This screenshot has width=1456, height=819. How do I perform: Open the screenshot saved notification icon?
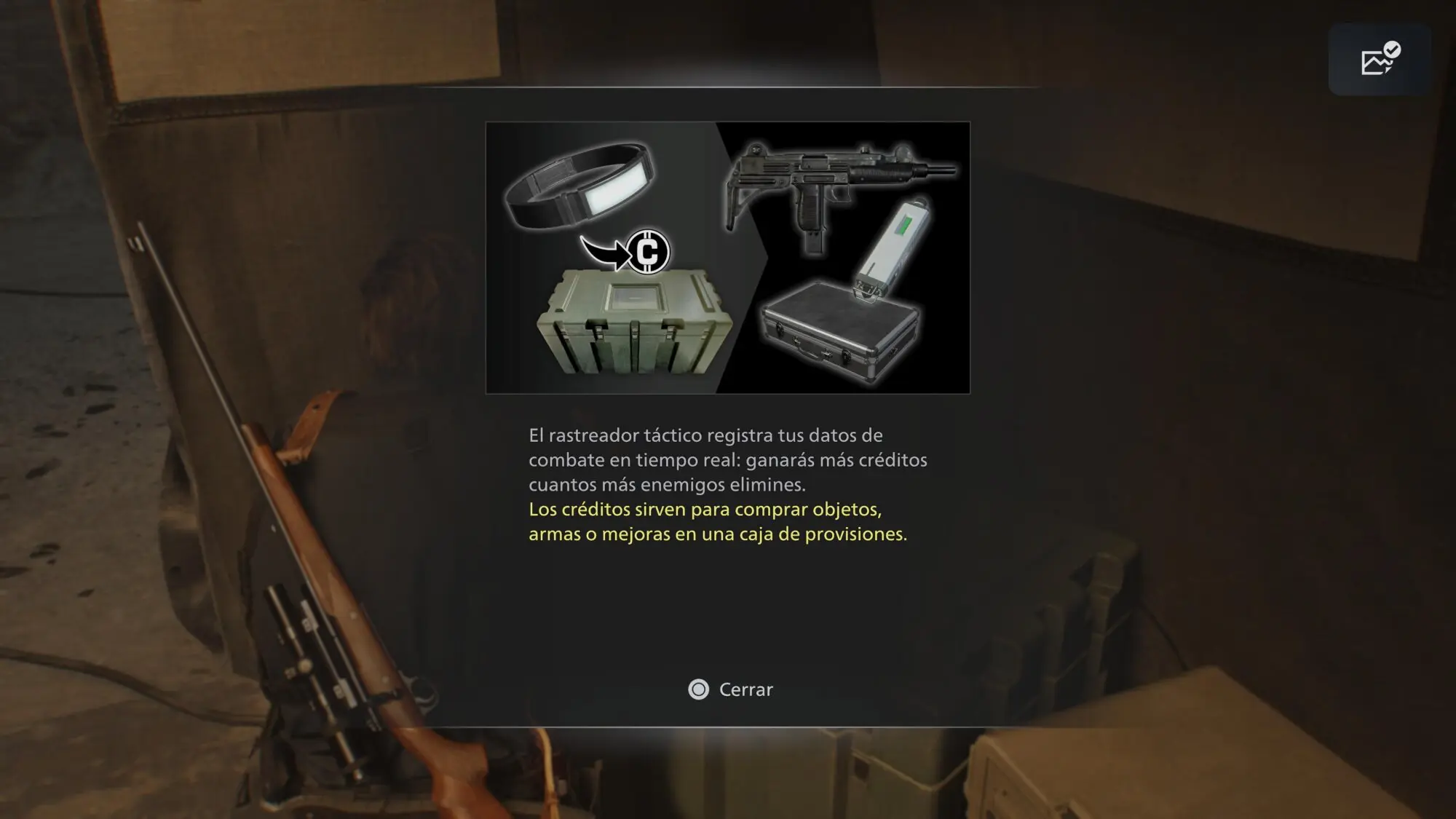pos(1380,60)
